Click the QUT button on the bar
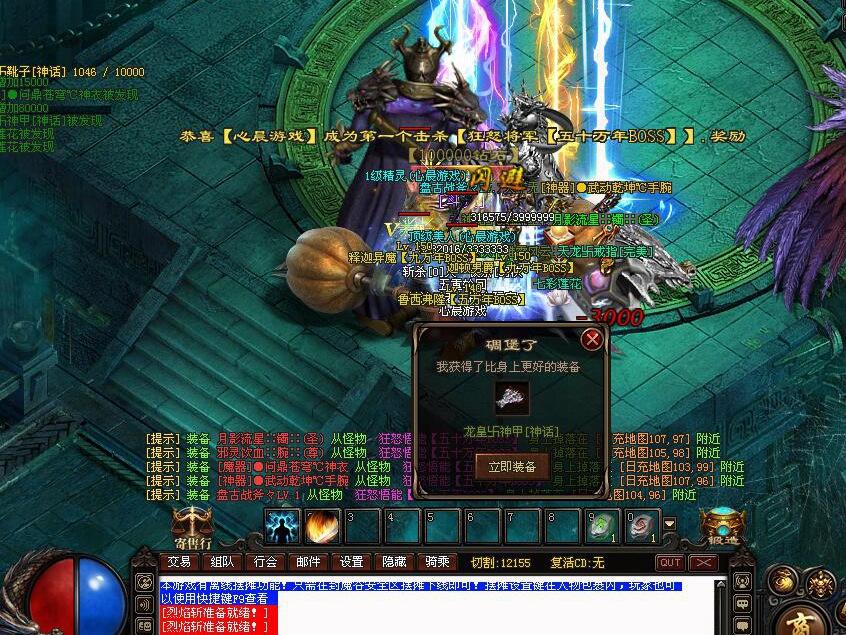846x635 pixels. pos(669,563)
